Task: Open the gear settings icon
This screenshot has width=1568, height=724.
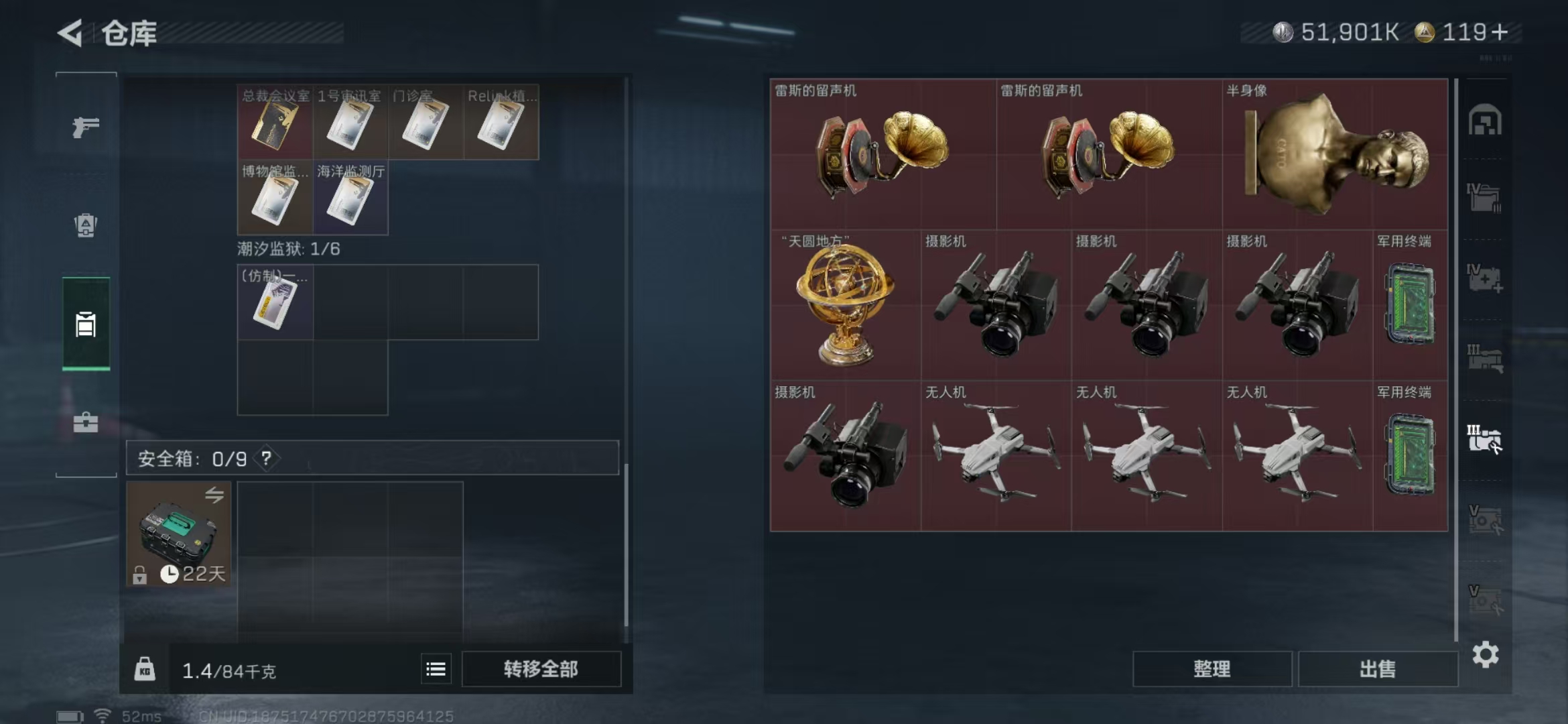Action: point(1486,655)
